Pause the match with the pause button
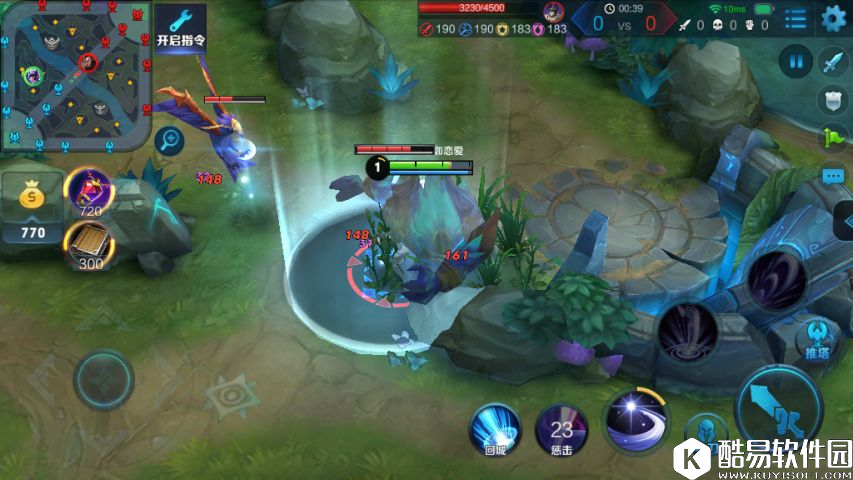 tap(797, 62)
